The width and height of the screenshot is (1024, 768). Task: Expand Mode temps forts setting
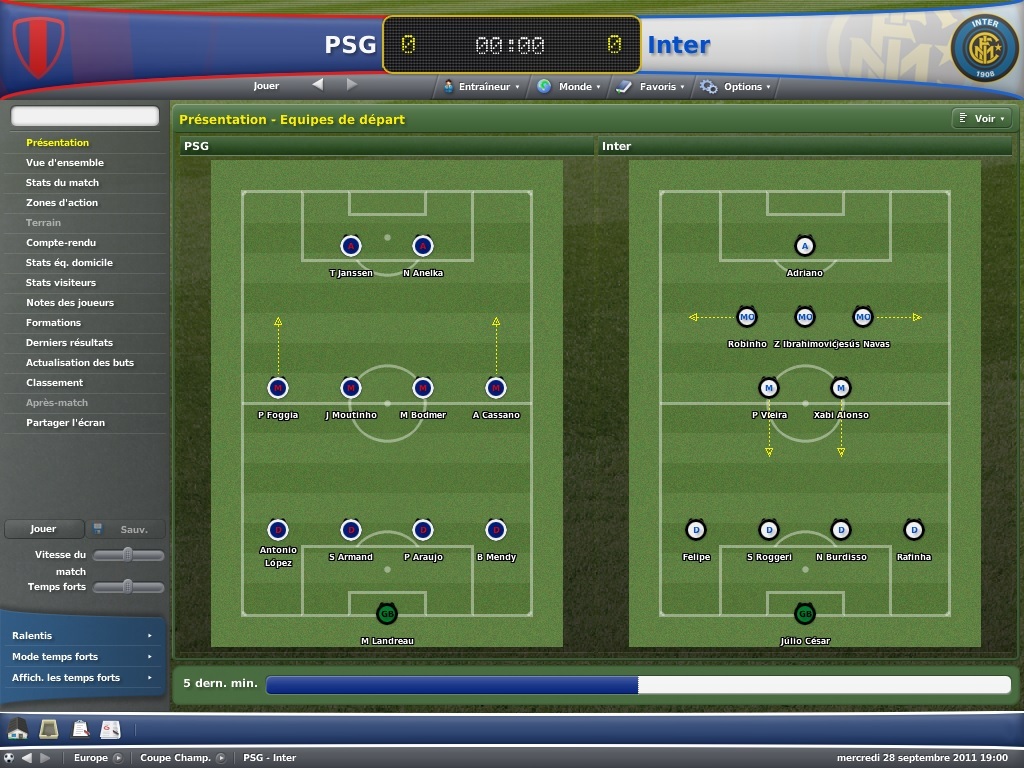click(81, 657)
